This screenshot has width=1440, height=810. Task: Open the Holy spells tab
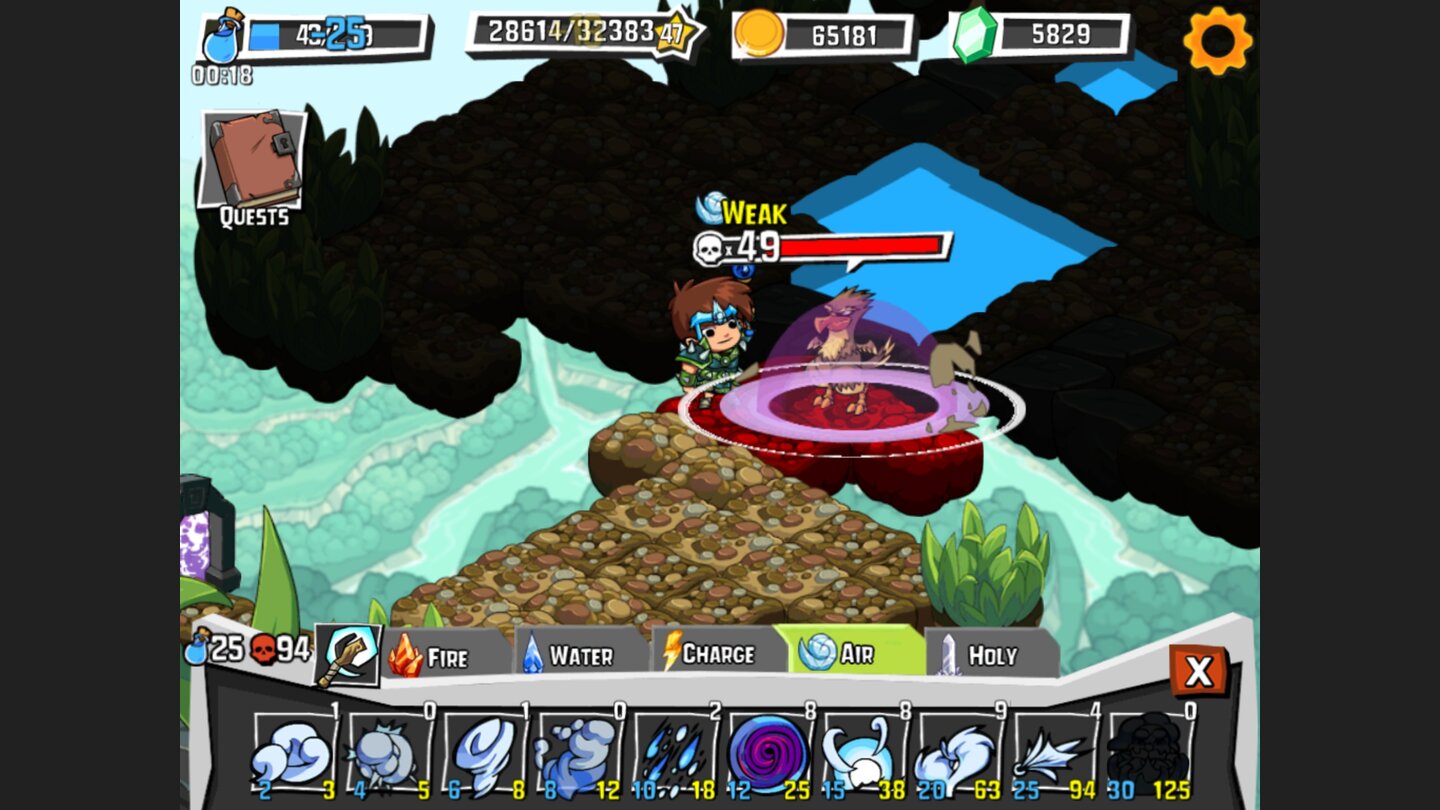click(x=988, y=655)
